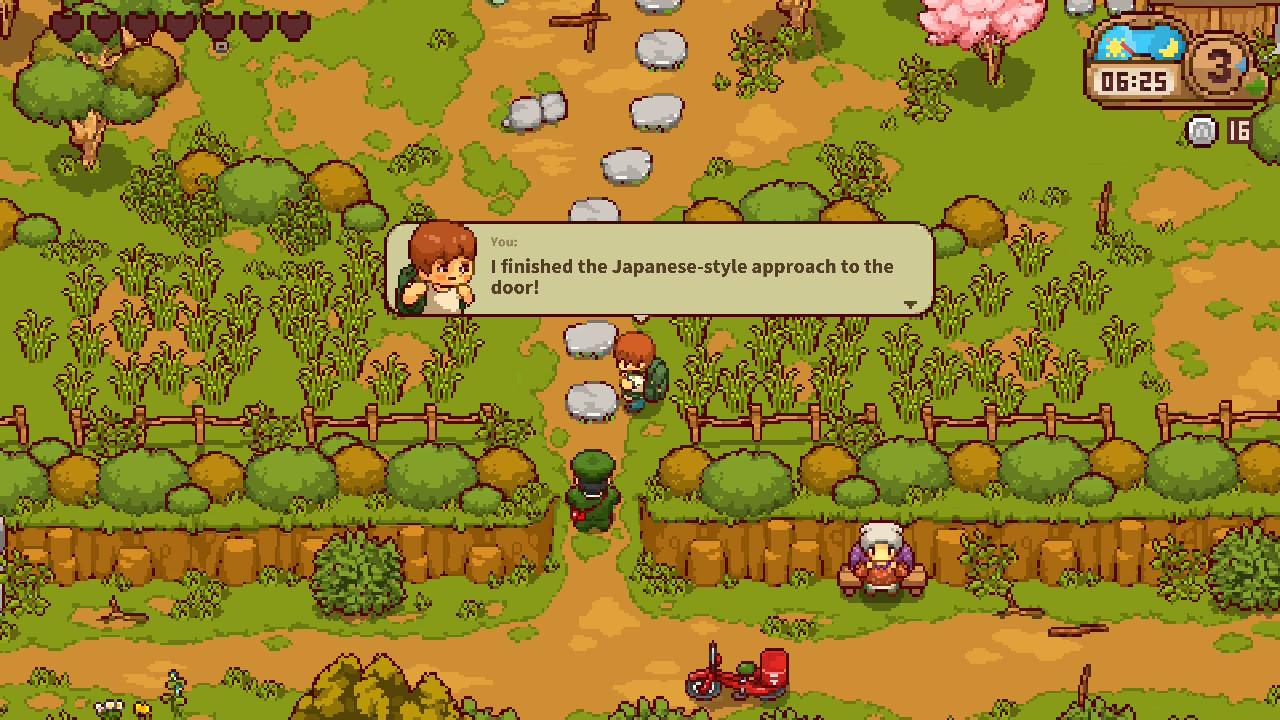The height and width of the screenshot is (720, 1280).
Task: Advance dialogue using the small down arrow
Action: (x=910, y=304)
